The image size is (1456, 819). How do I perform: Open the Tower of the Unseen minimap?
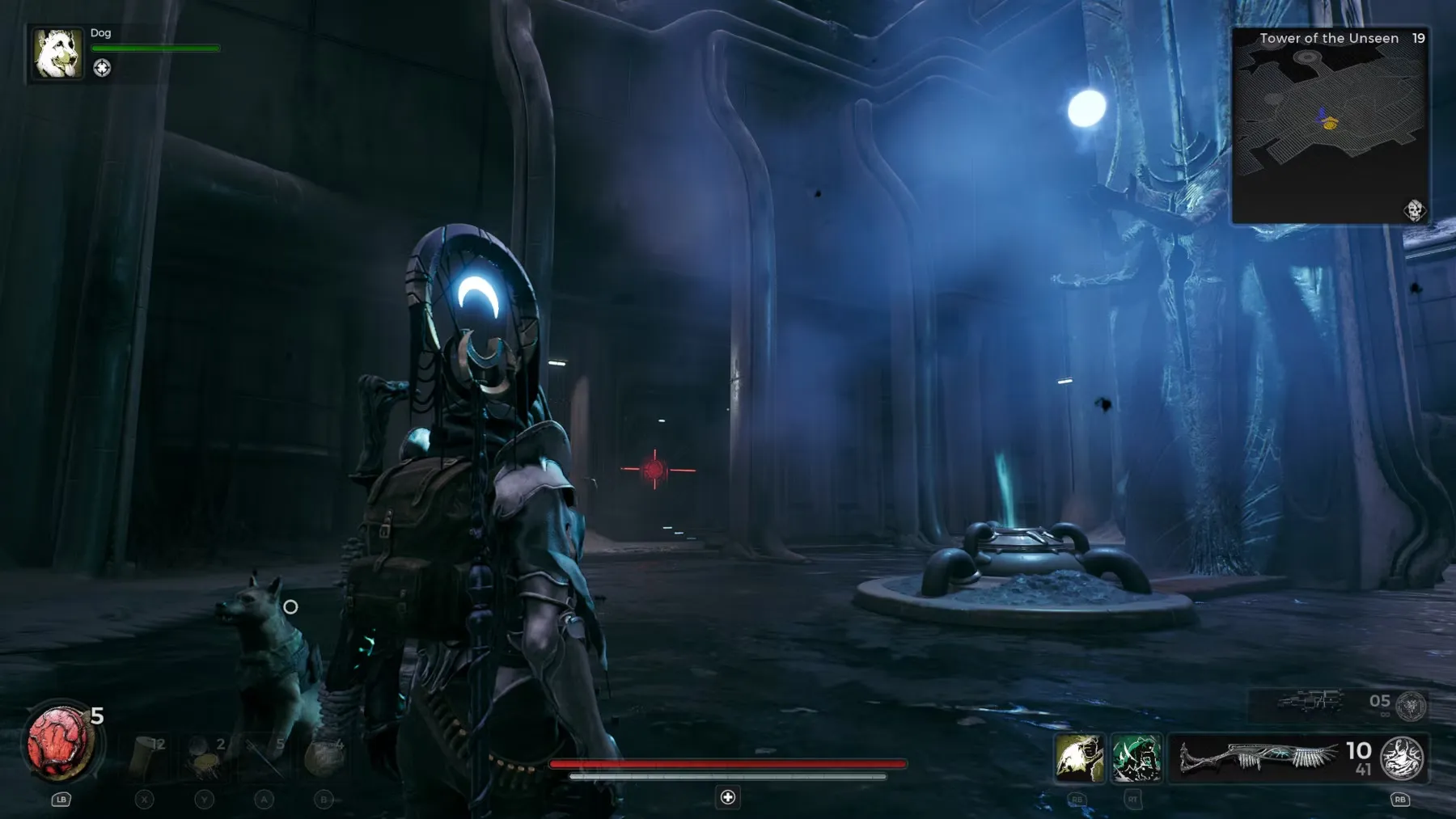click(1330, 125)
